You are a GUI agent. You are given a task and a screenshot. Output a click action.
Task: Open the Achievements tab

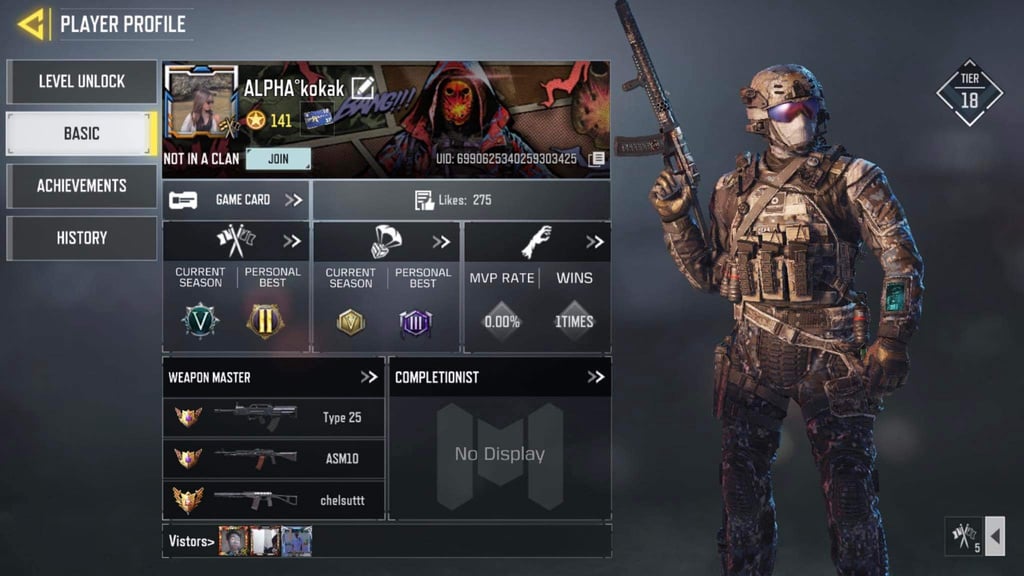(82, 186)
